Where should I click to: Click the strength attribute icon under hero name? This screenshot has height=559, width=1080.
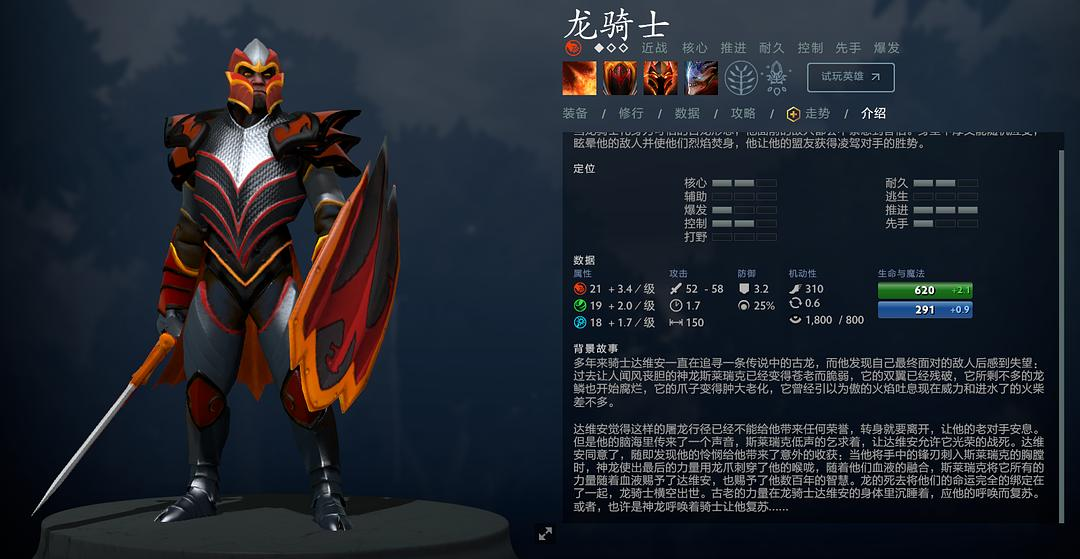pos(573,47)
